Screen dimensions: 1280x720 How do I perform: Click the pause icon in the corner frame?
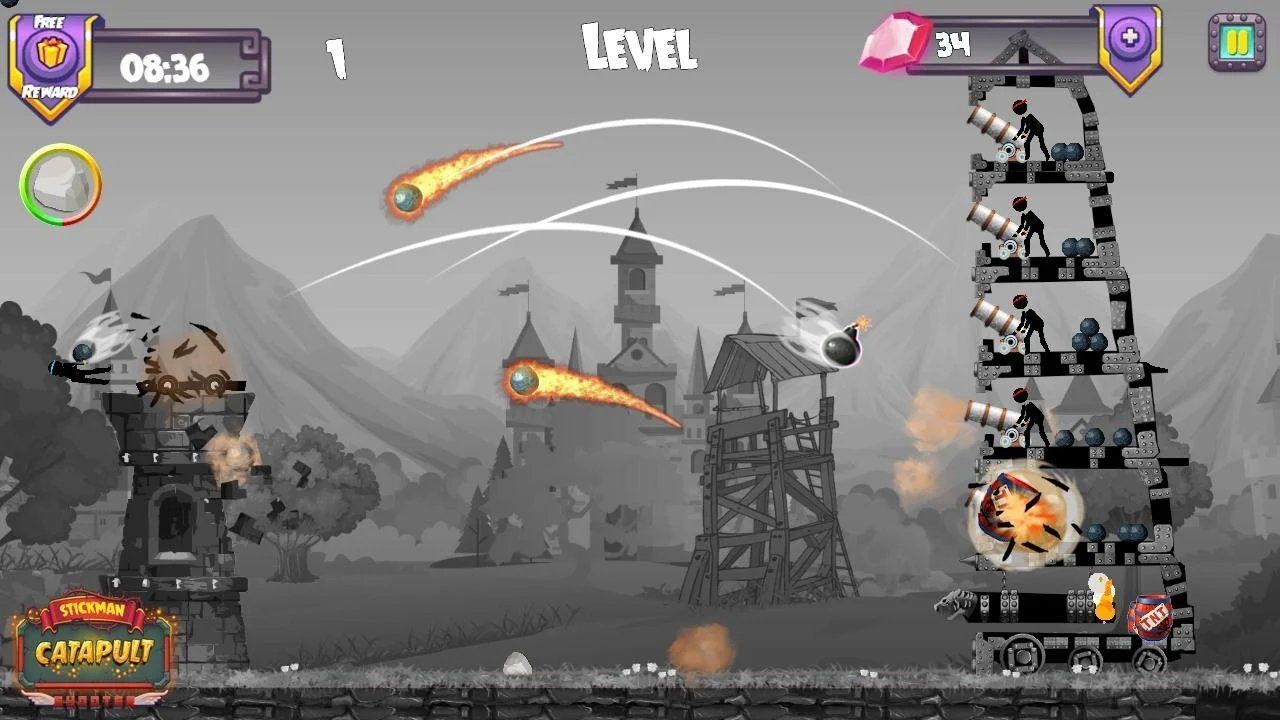[x=1236, y=42]
